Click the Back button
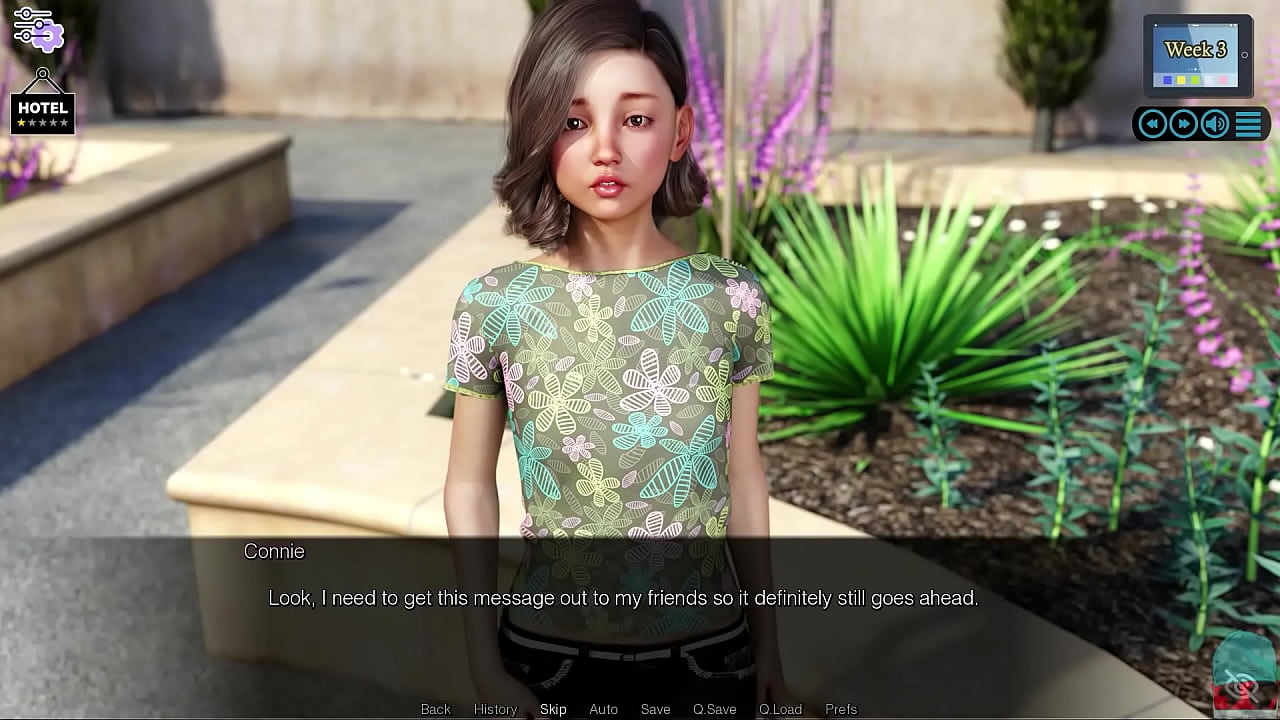Viewport: 1280px width, 720px height. pyautogui.click(x=435, y=708)
